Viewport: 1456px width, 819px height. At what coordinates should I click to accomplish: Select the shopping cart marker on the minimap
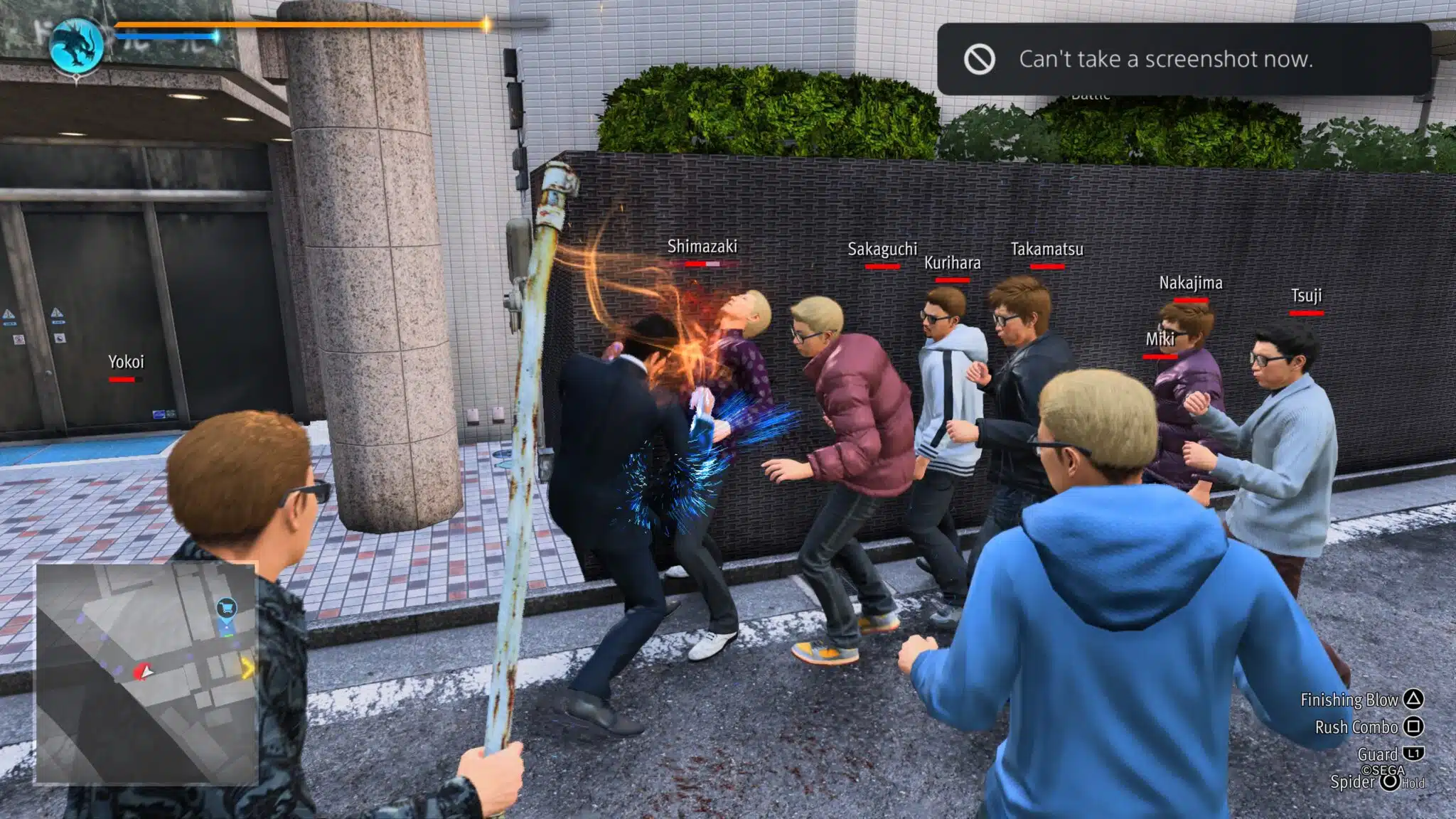tap(226, 608)
